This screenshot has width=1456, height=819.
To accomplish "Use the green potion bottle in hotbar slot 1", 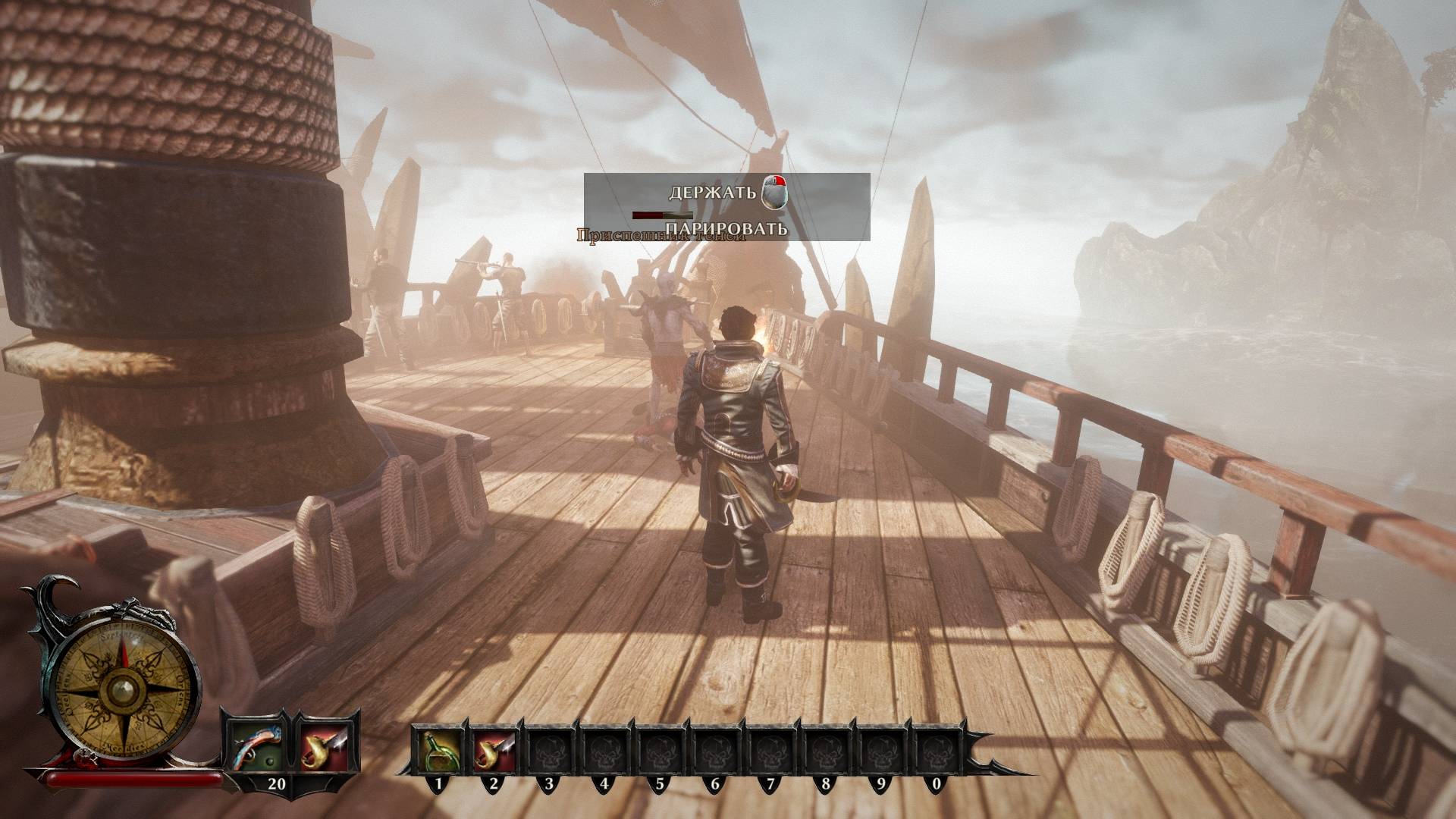I will click(x=438, y=747).
